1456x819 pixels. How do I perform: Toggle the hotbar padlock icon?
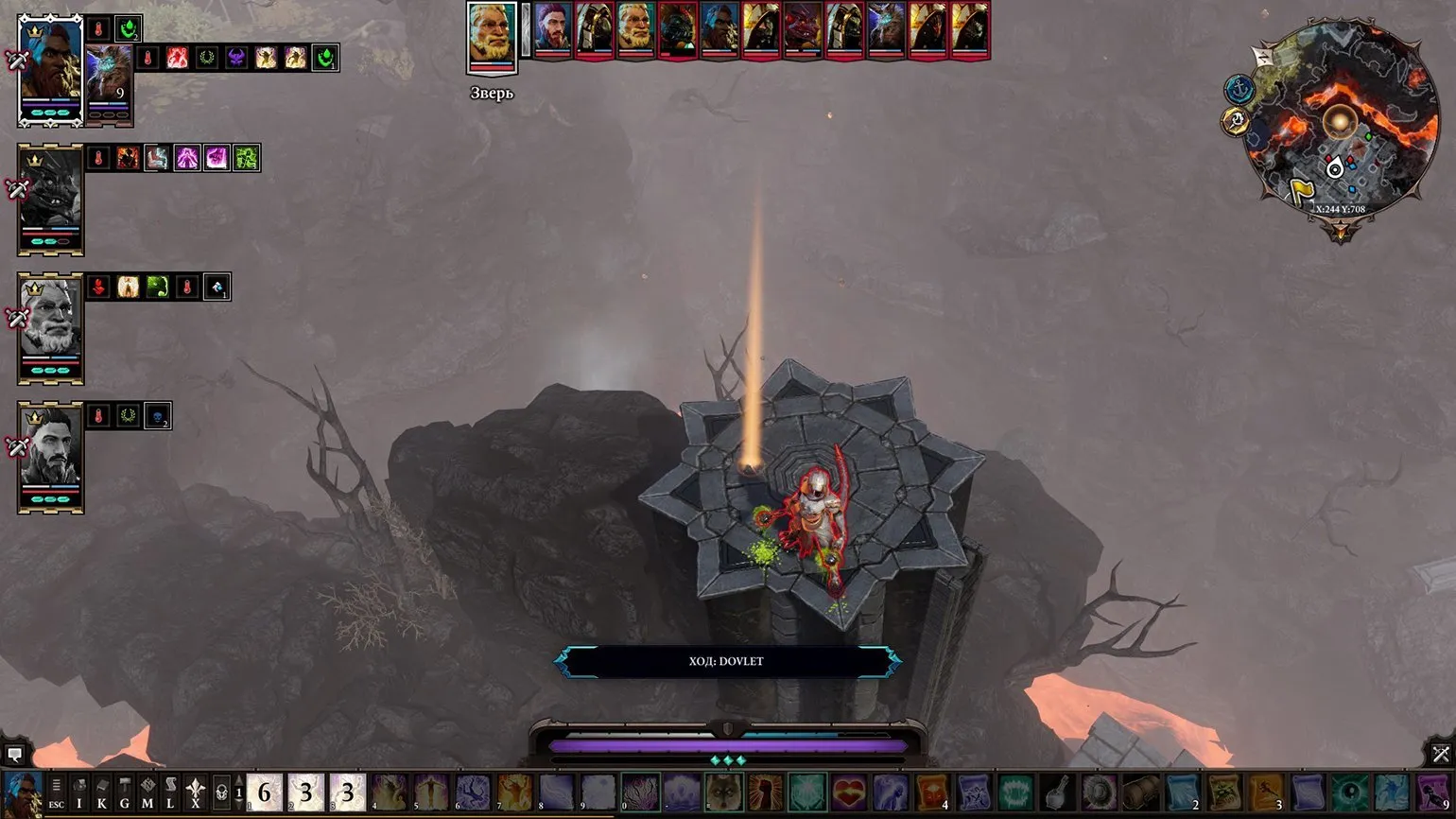click(x=220, y=793)
